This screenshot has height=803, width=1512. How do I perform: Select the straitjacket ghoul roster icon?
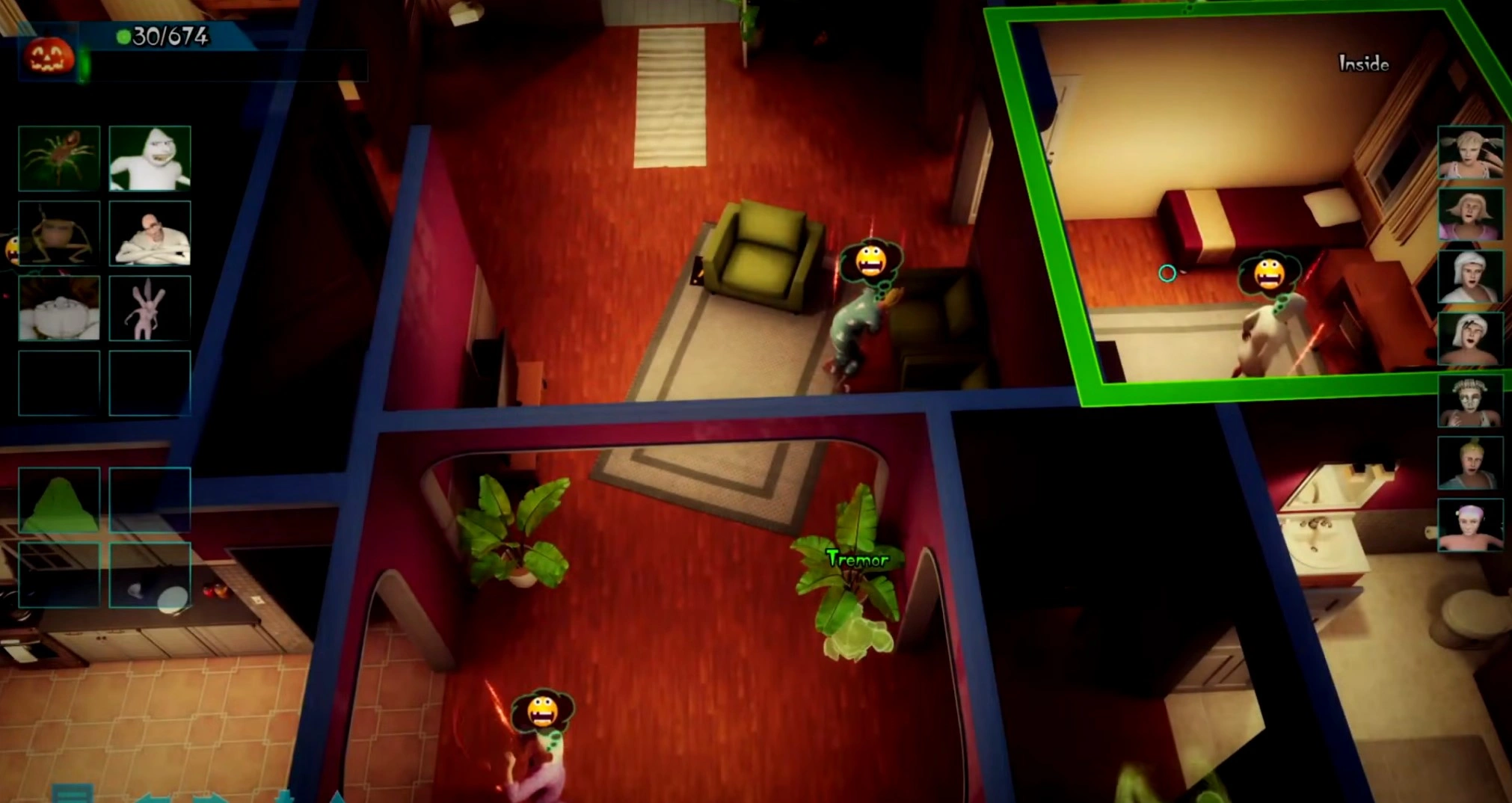[x=149, y=234]
